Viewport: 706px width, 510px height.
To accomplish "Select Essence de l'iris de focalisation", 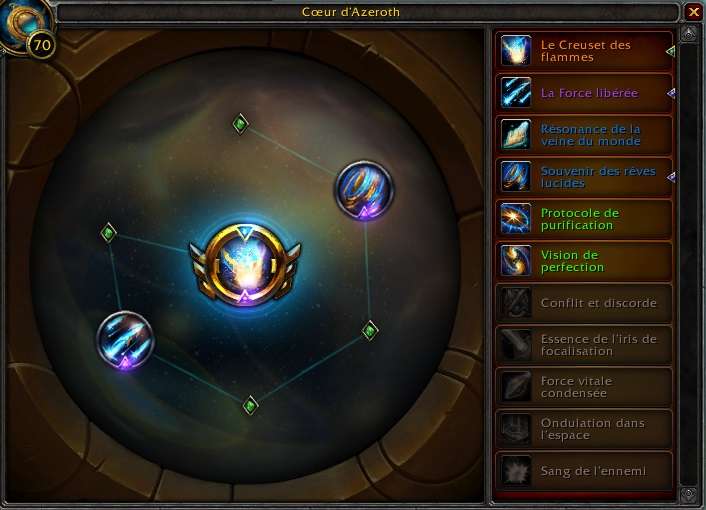I will click(x=583, y=345).
